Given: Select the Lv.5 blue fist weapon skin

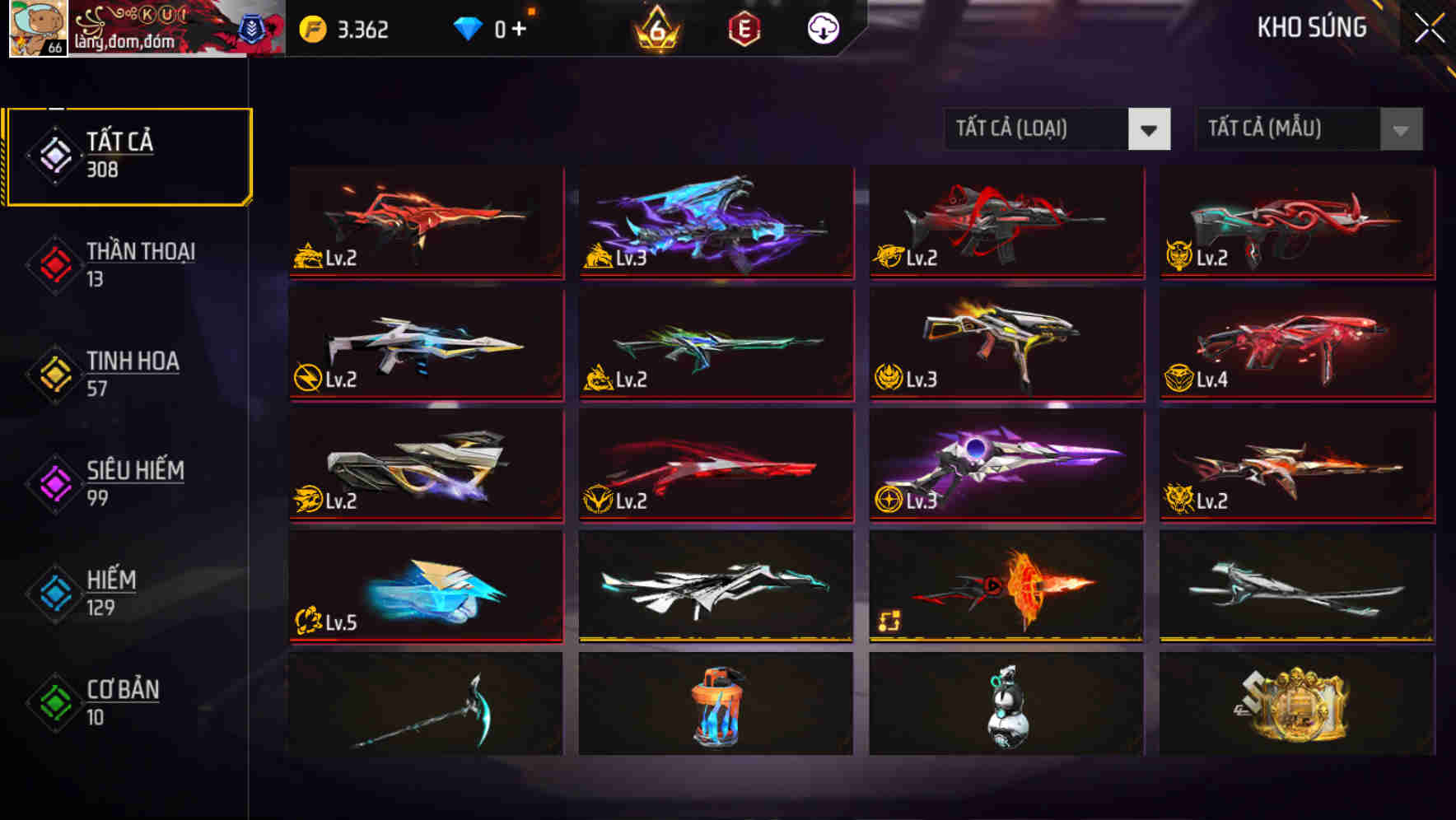Looking at the screenshot, I should (425, 586).
